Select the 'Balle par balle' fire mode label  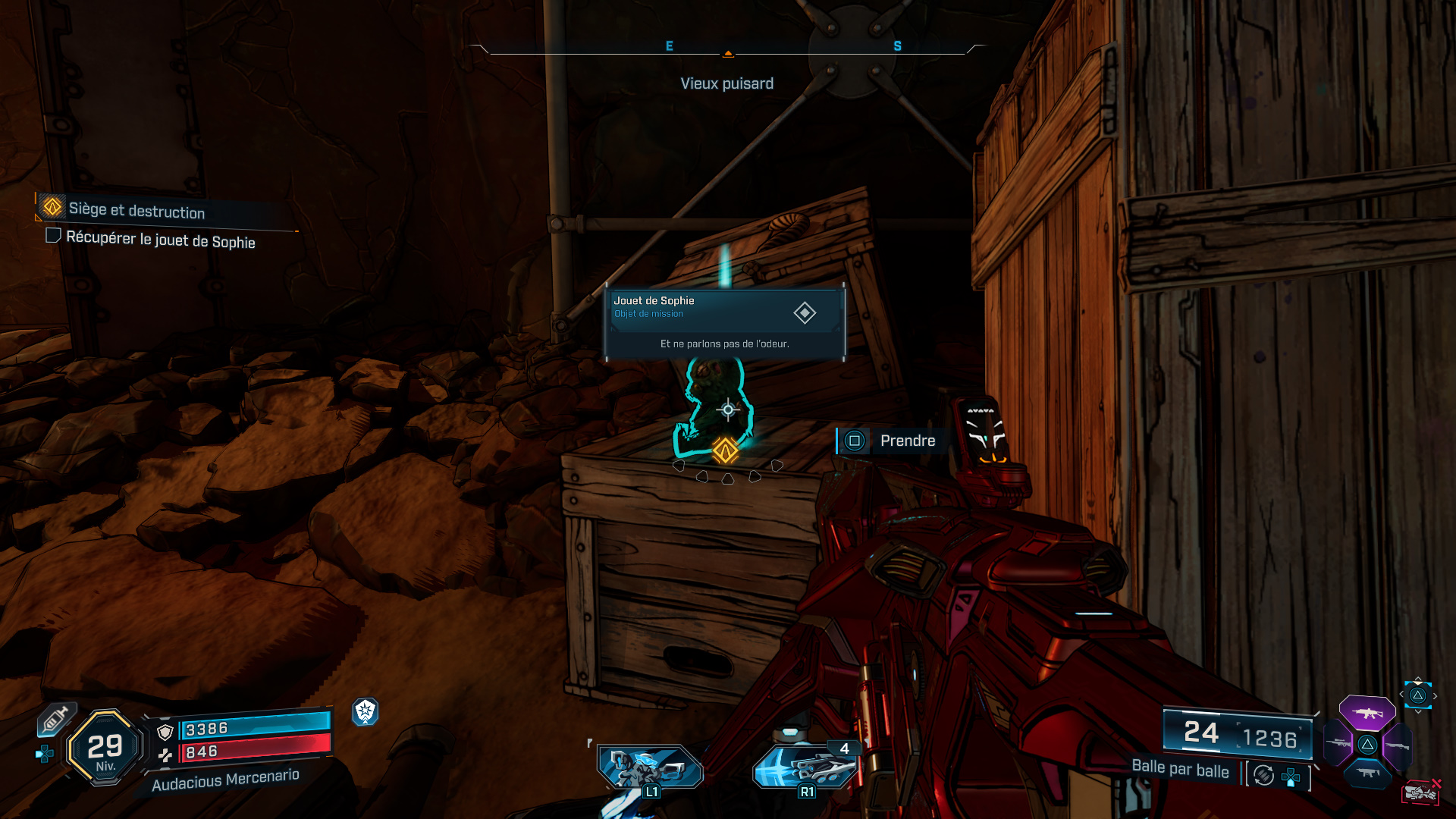click(x=1181, y=770)
